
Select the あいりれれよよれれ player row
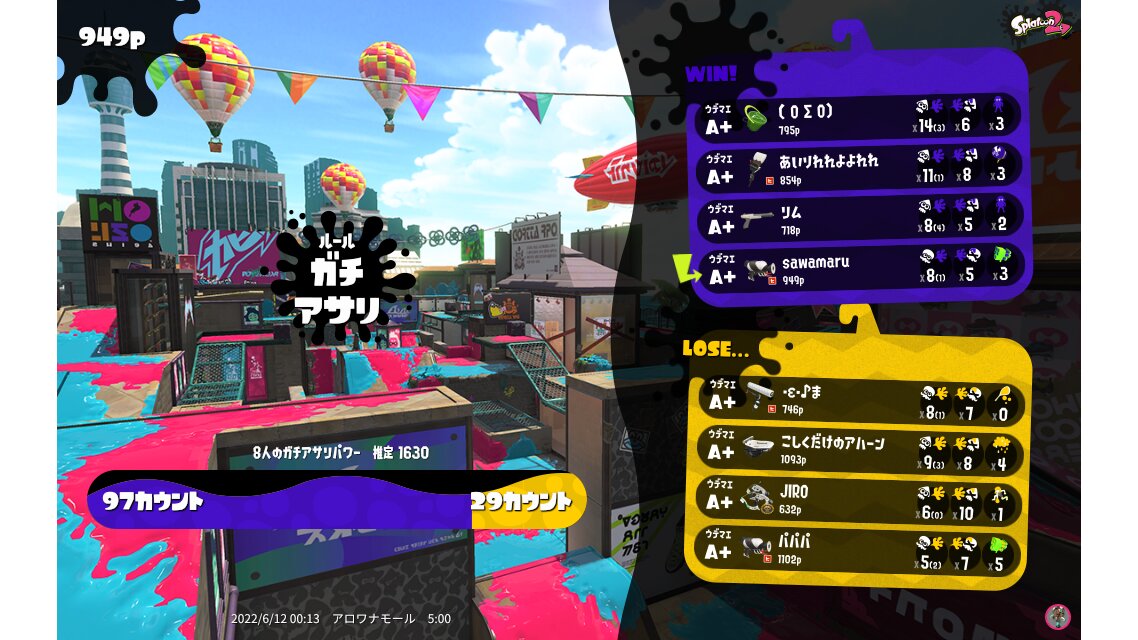point(858,167)
